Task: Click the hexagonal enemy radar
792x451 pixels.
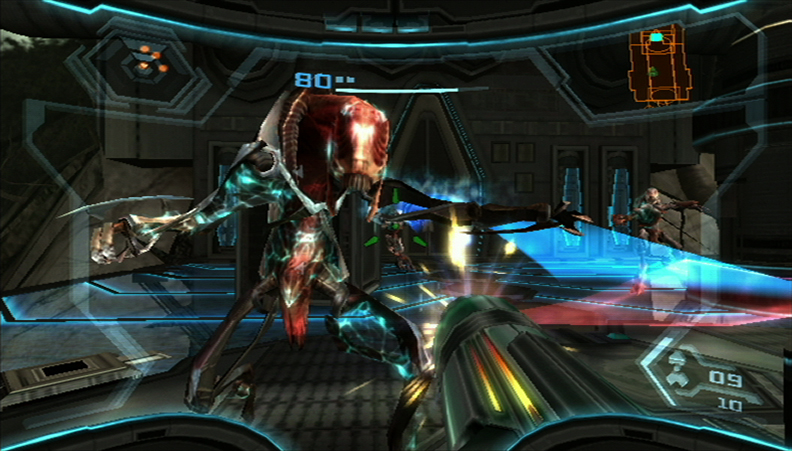Action: (x=146, y=62)
